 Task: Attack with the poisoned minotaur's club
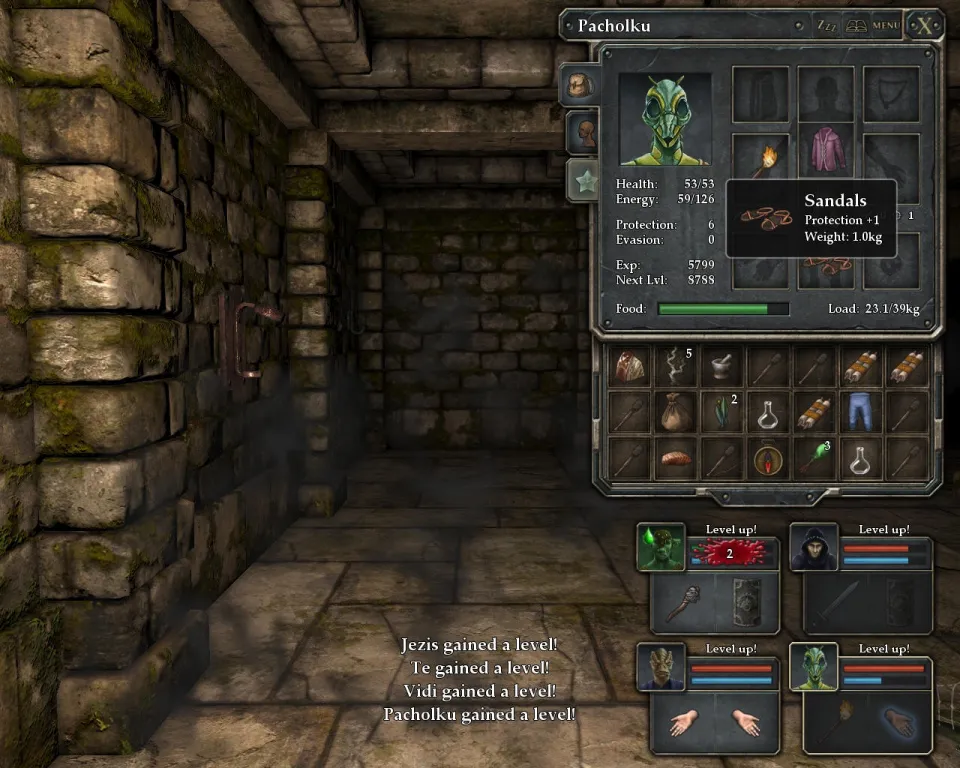(x=684, y=602)
